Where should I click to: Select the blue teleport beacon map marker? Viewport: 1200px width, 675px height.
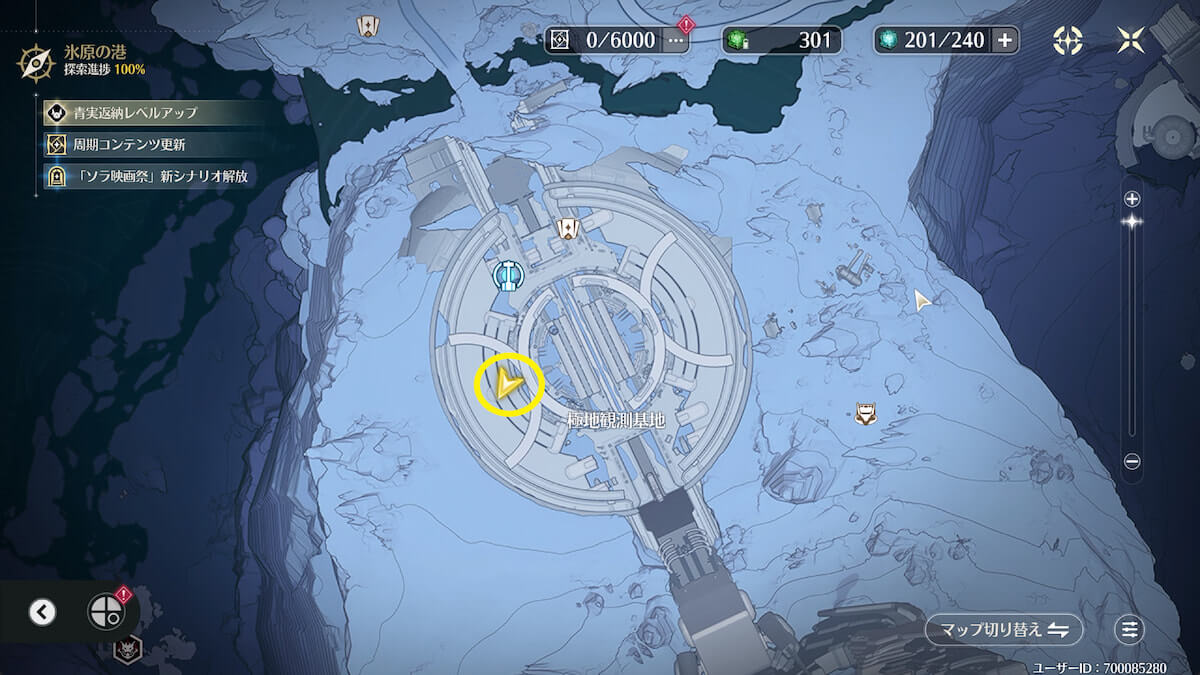509,274
